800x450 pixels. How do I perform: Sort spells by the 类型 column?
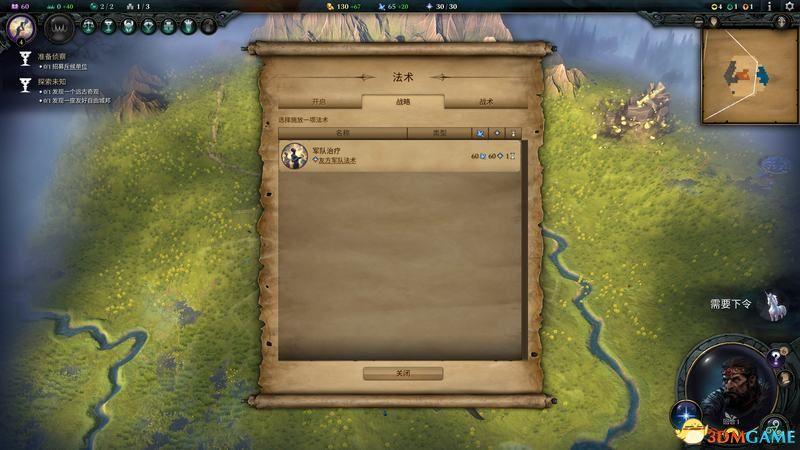point(439,132)
